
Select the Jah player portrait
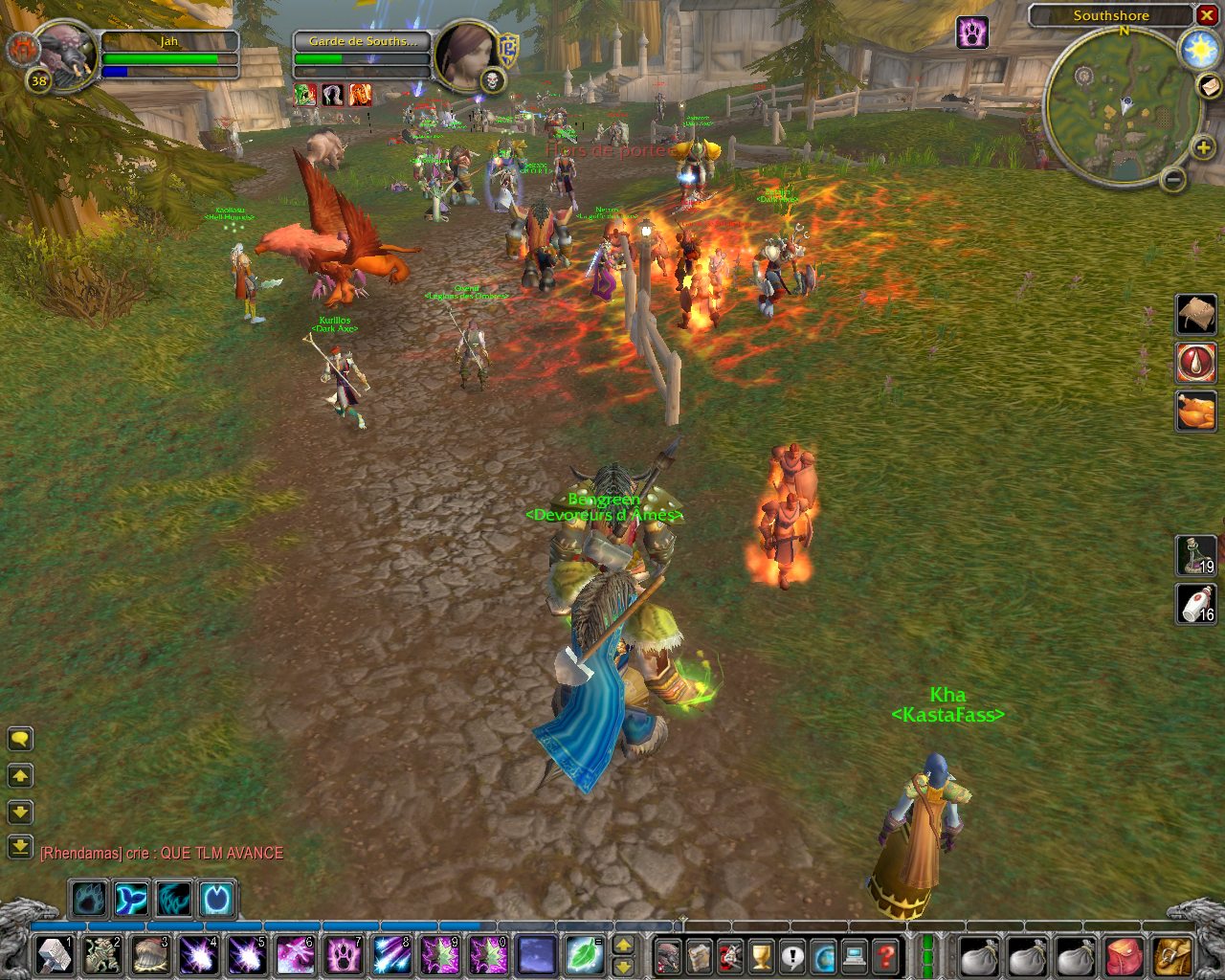click(65, 56)
